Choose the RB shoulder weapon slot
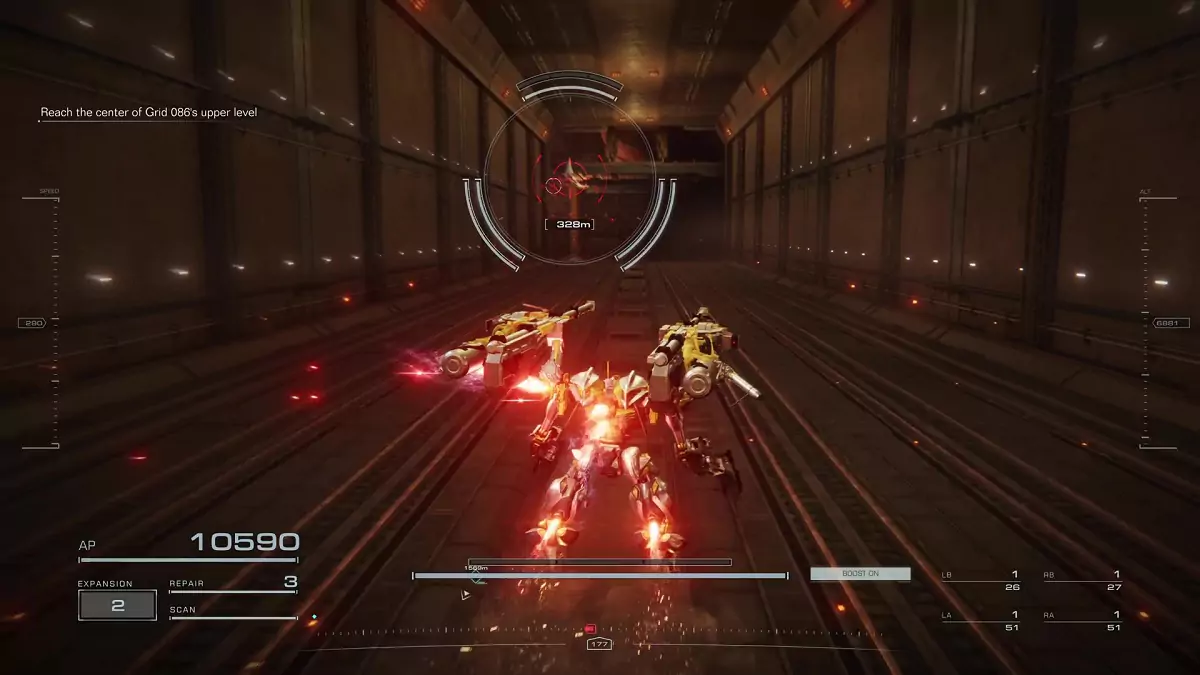The image size is (1200, 675). (1081, 580)
